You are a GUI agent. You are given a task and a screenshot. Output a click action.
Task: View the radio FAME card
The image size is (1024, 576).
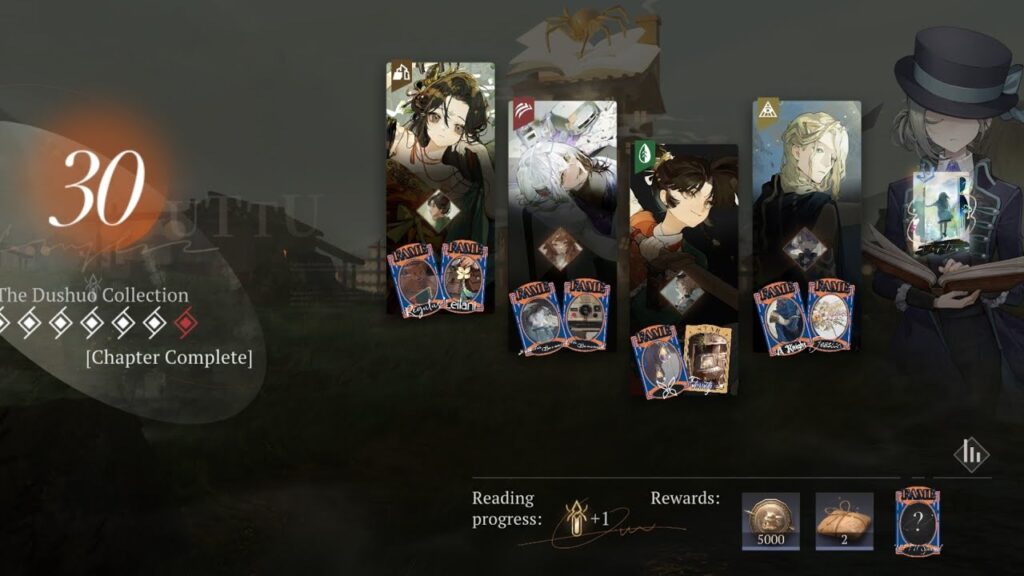[x=586, y=316]
